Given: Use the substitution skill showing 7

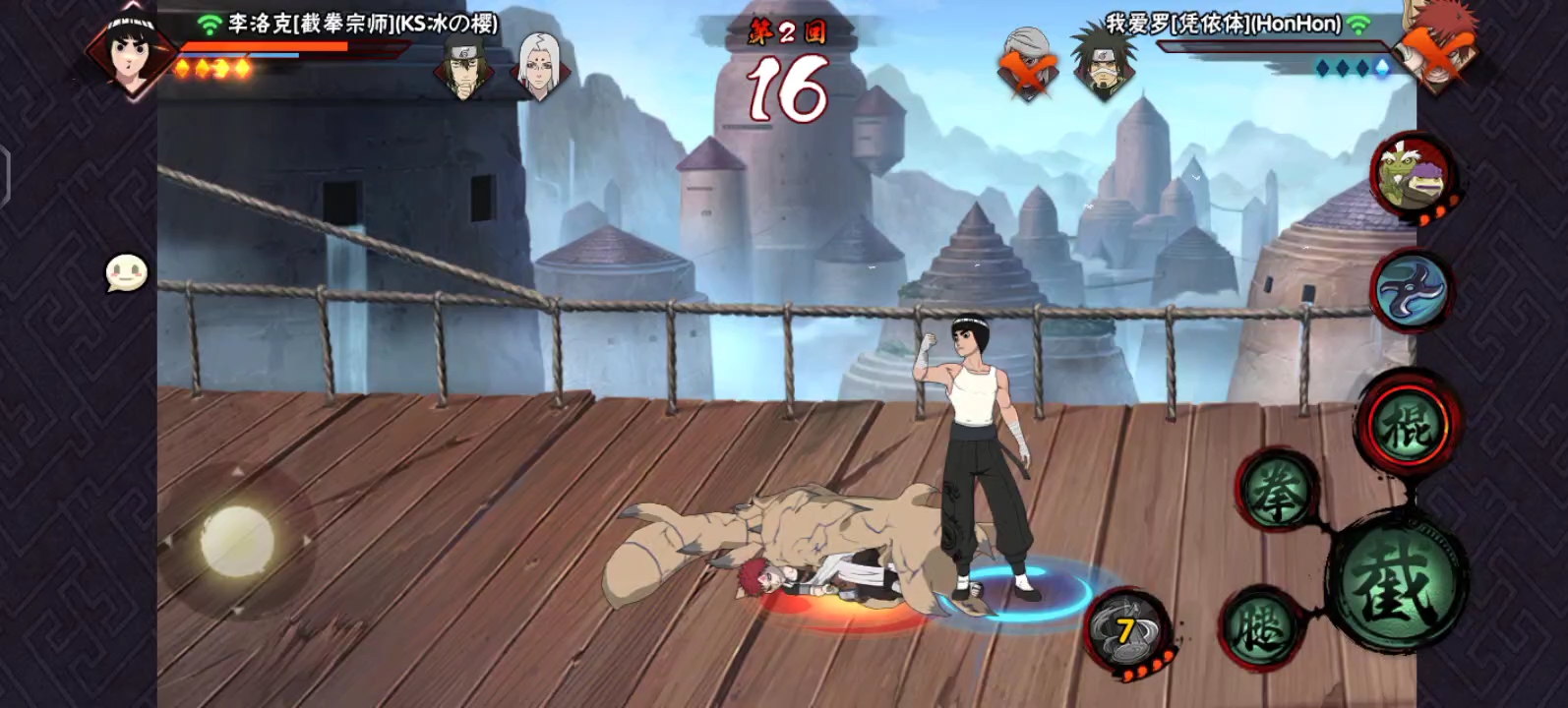Looking at the screenshot, I should click(1127, 632).
